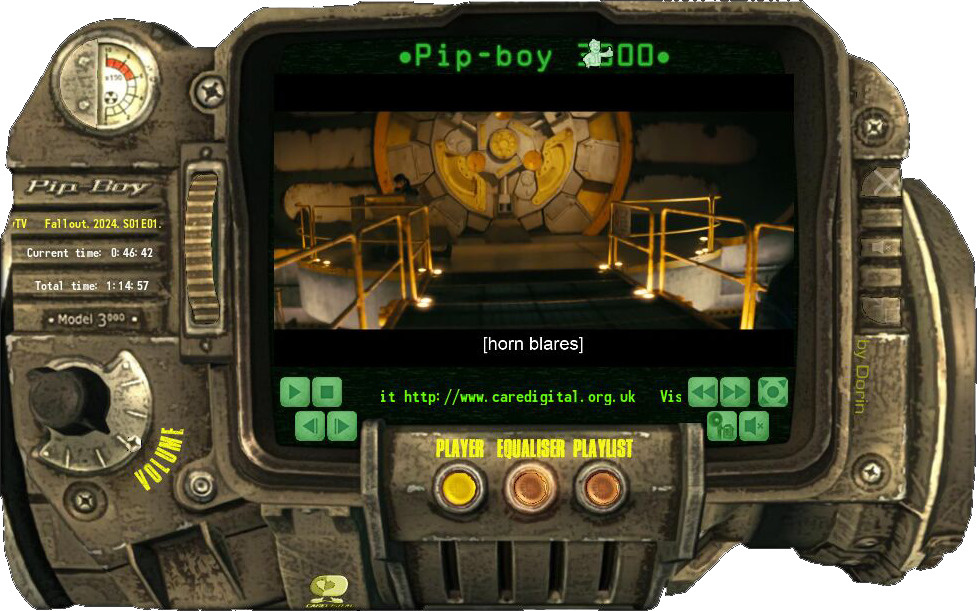Stop playback with the green square button

[327, 391]
